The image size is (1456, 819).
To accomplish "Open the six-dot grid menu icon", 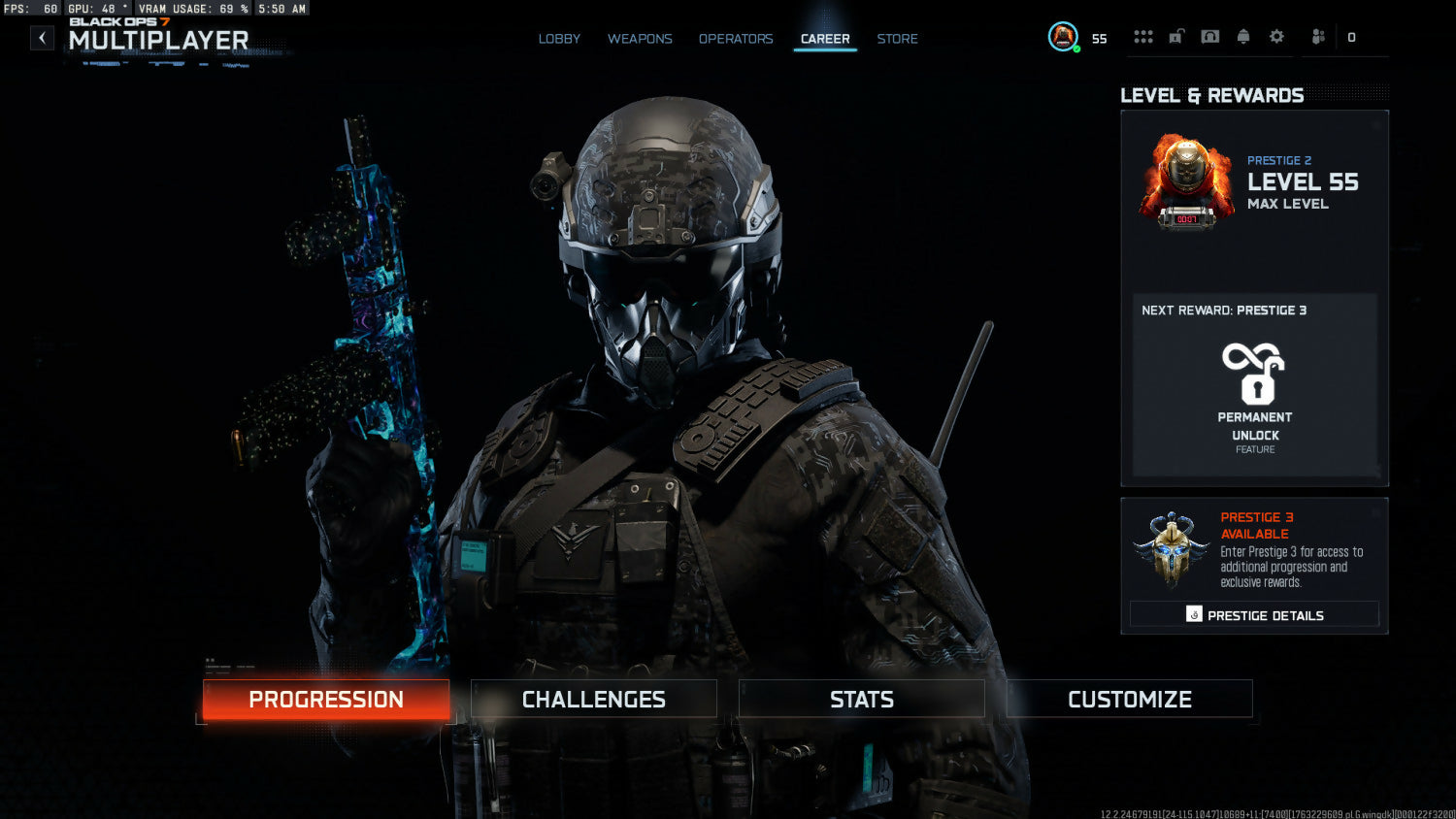I will (x=1143, y=37).
